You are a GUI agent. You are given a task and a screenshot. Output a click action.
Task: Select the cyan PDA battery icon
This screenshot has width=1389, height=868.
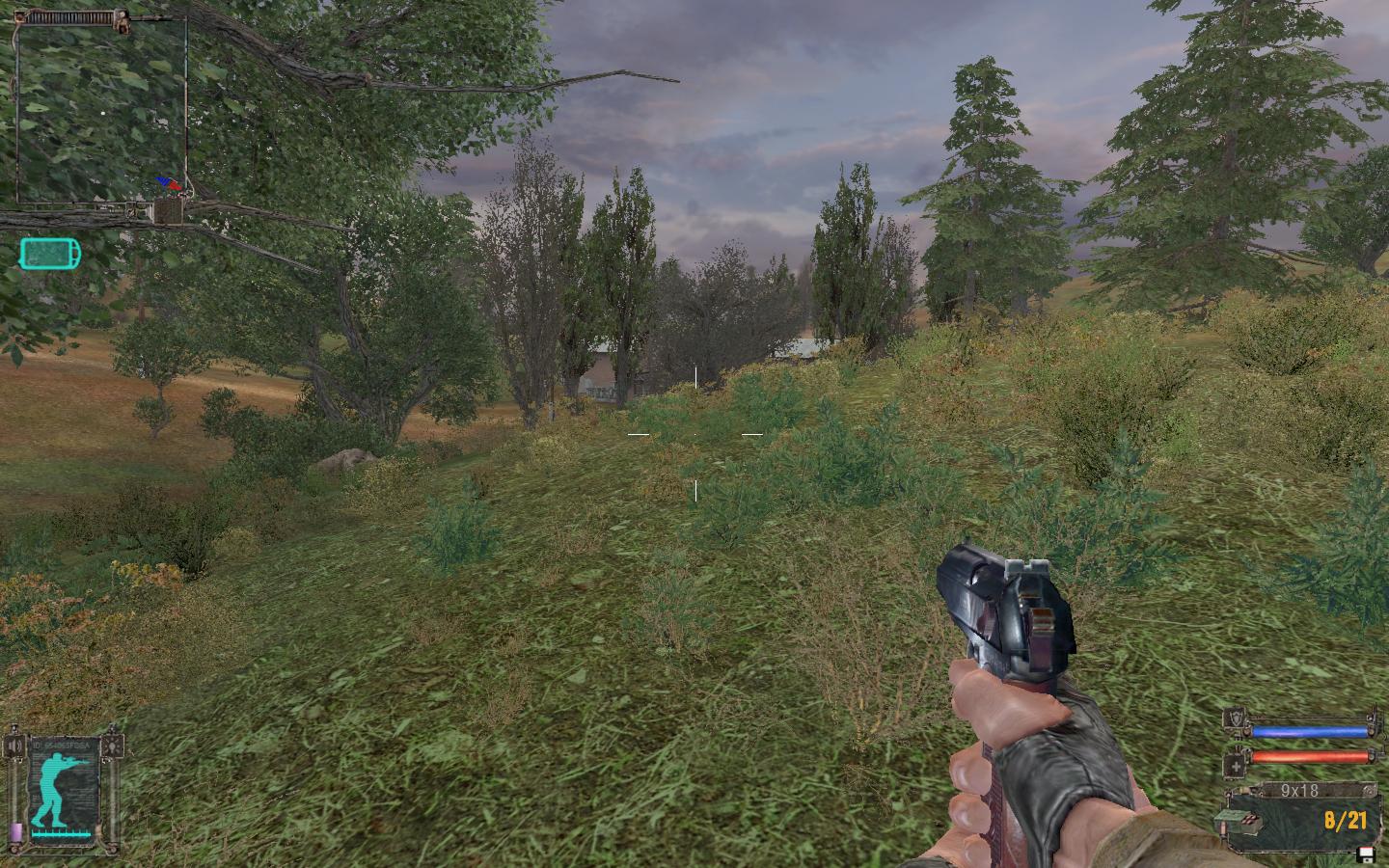tap(50, 254)
